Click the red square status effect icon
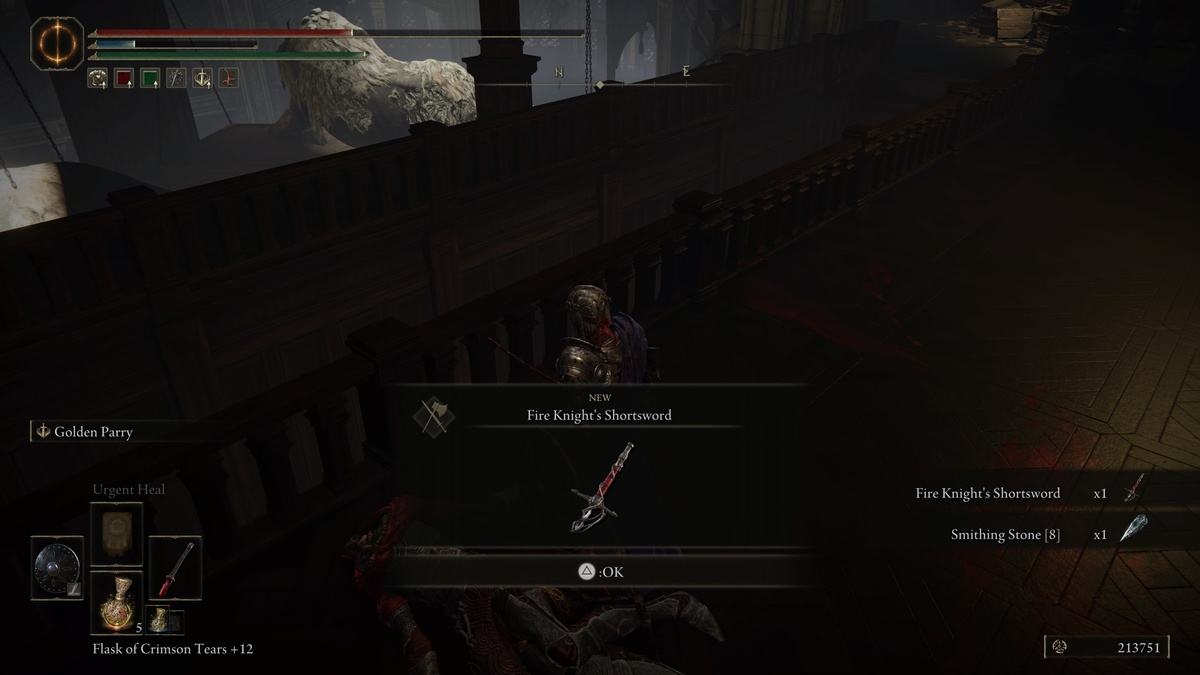 click(124, 78)
